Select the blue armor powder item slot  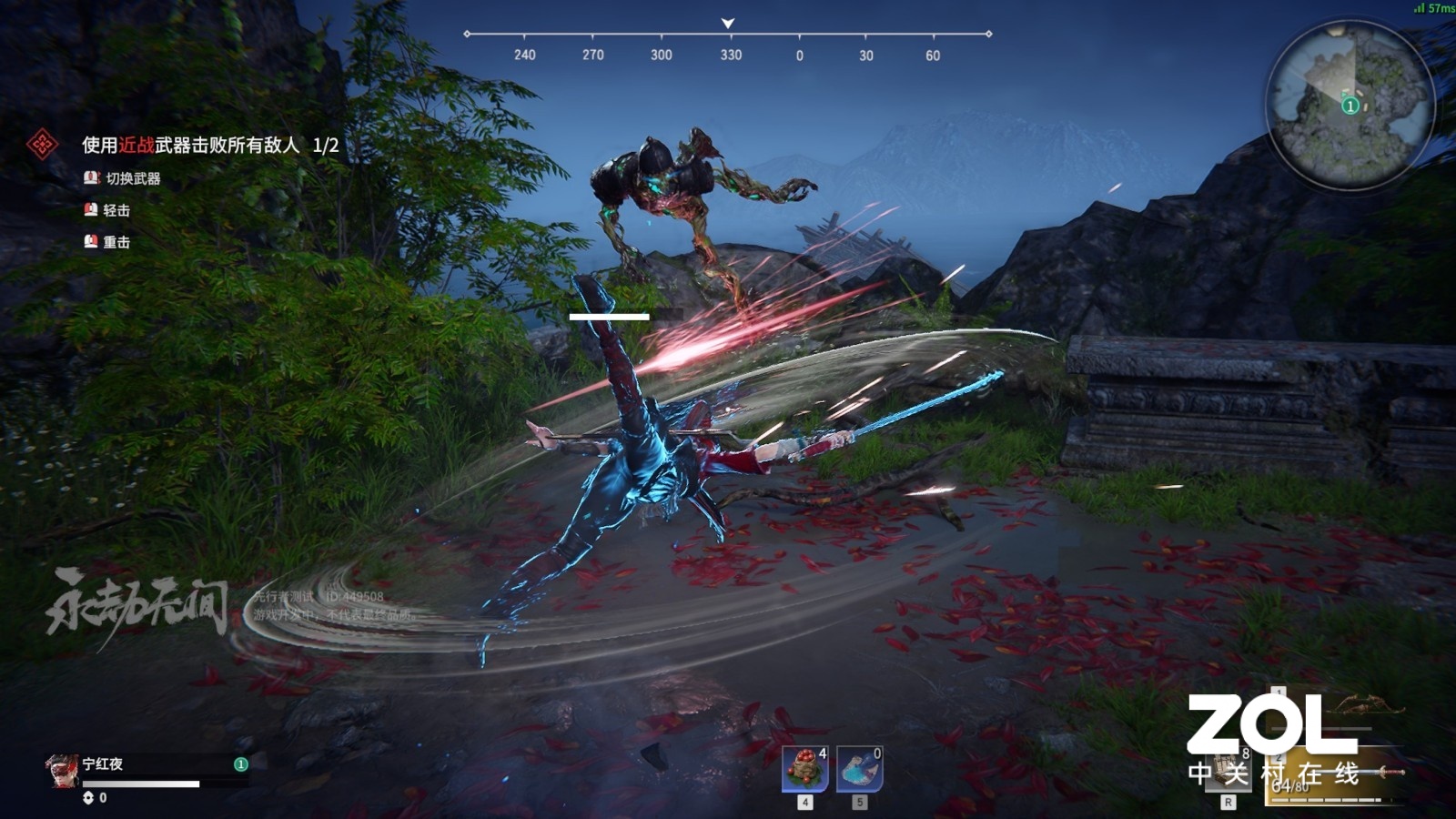(859, 769)
